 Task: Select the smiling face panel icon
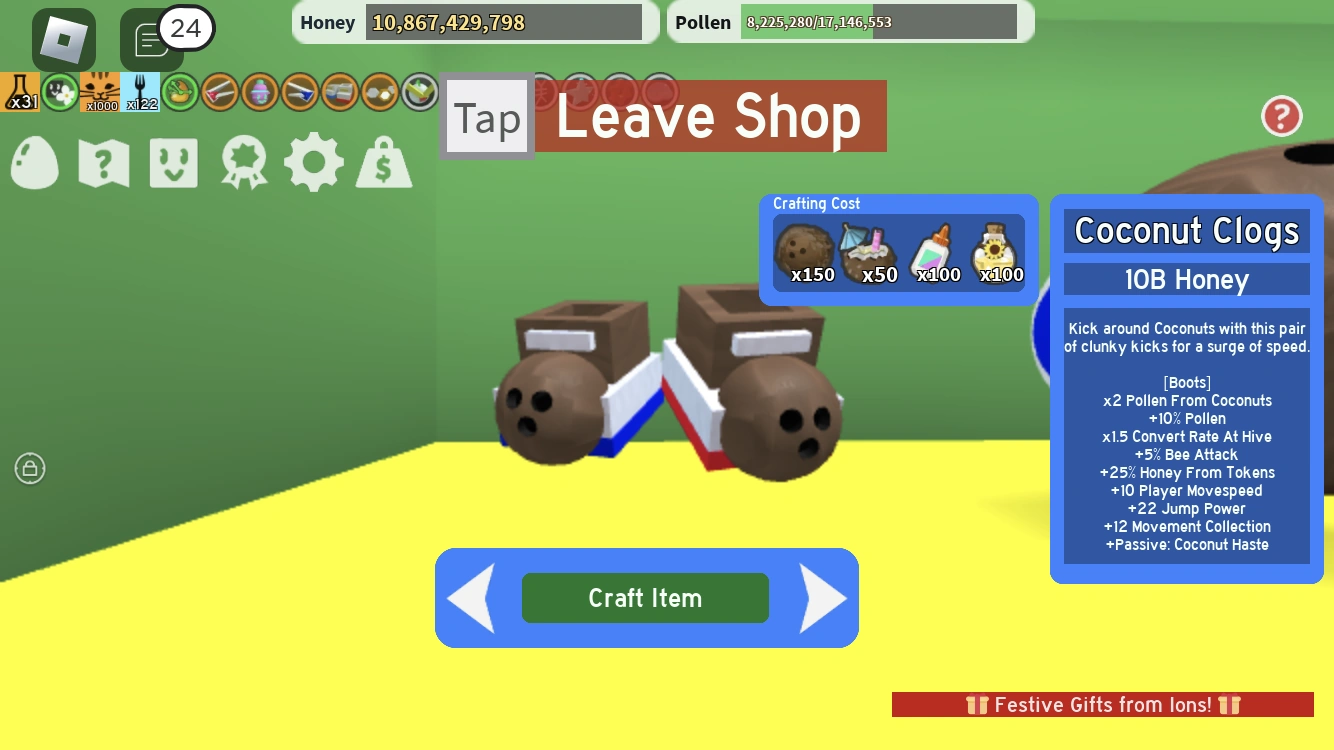[x=172, y=163]
